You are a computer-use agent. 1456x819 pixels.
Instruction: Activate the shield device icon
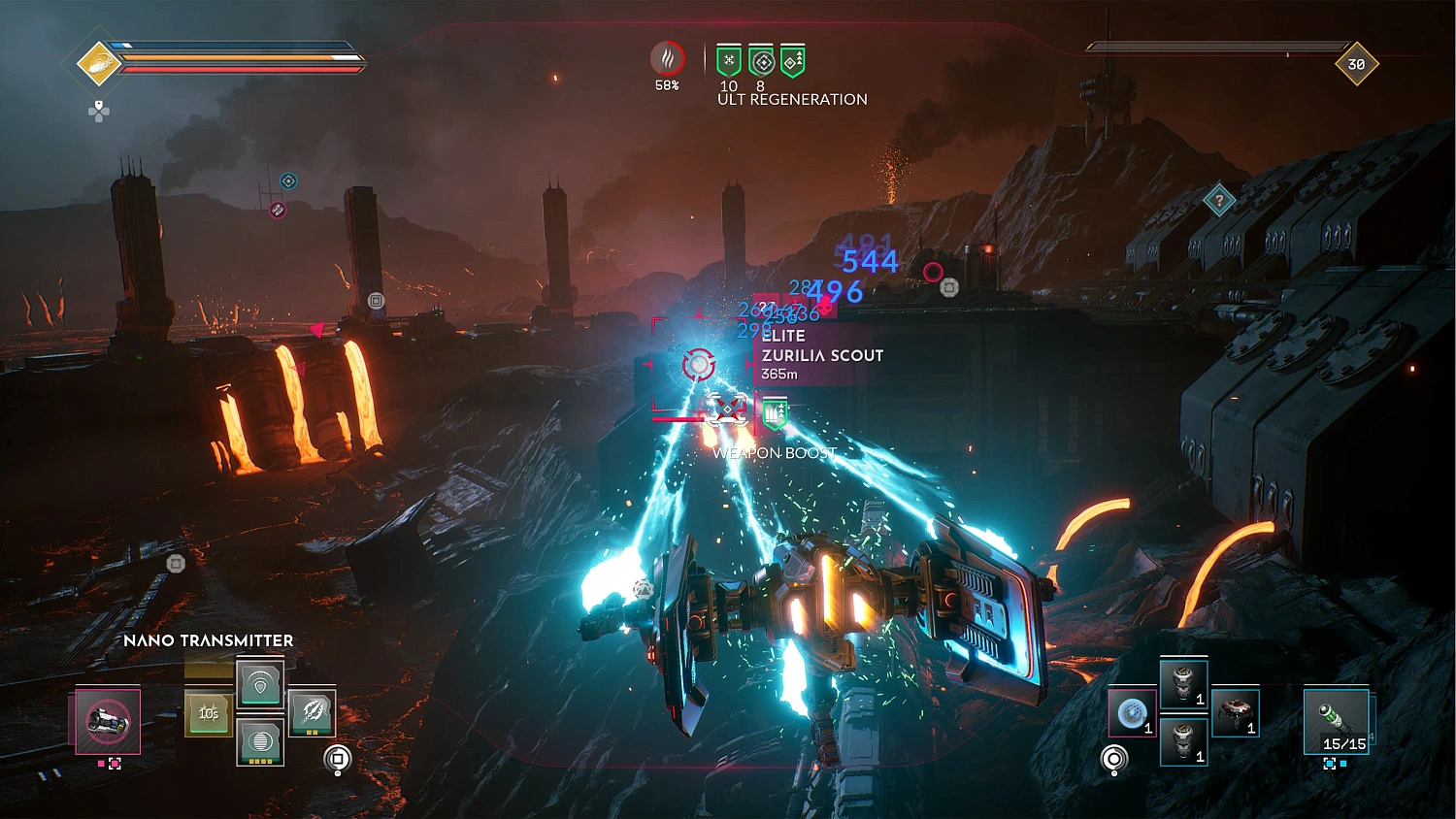[260, 684]
